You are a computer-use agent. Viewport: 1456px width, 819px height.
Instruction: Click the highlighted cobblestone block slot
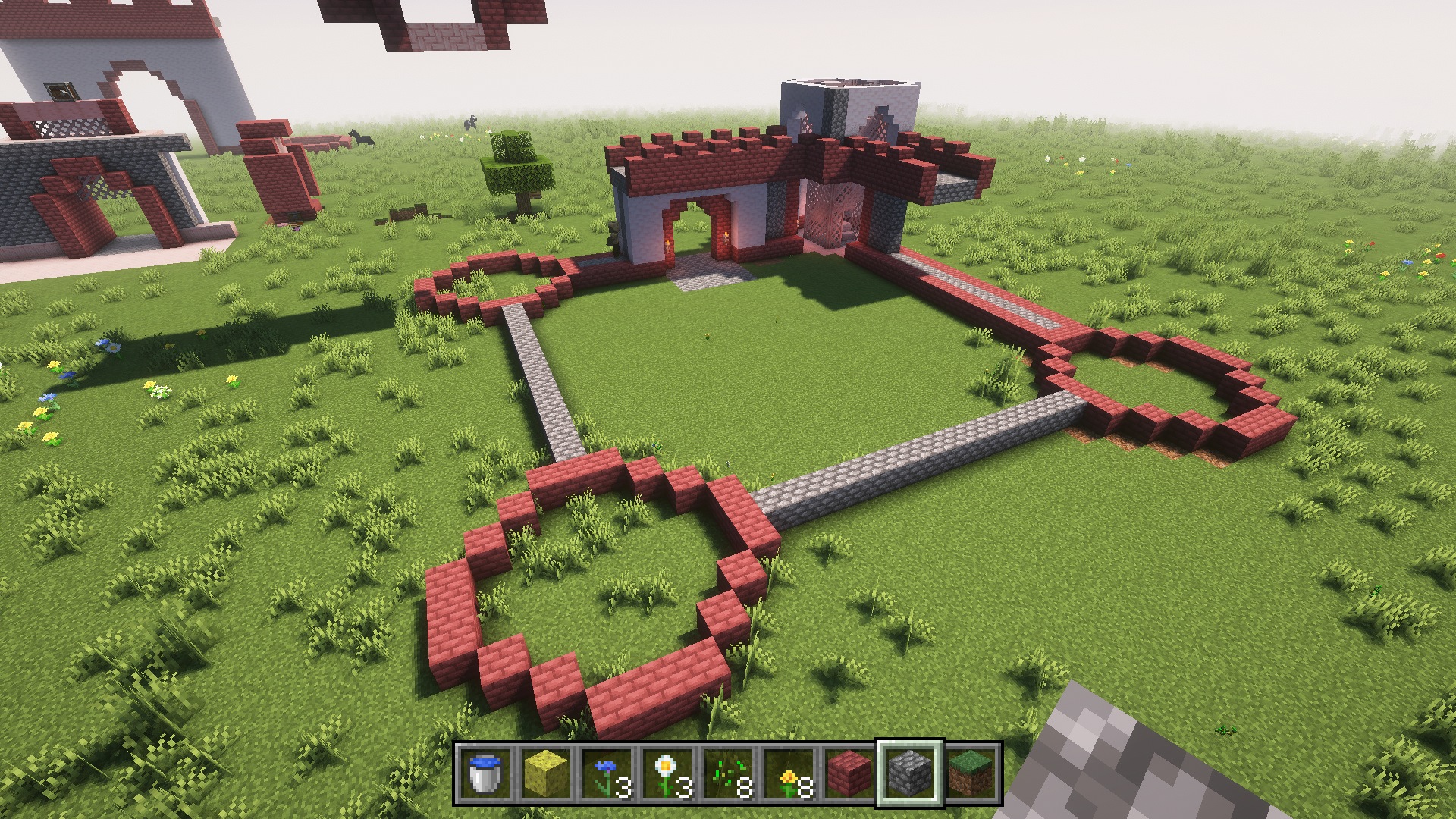(910, 773)
